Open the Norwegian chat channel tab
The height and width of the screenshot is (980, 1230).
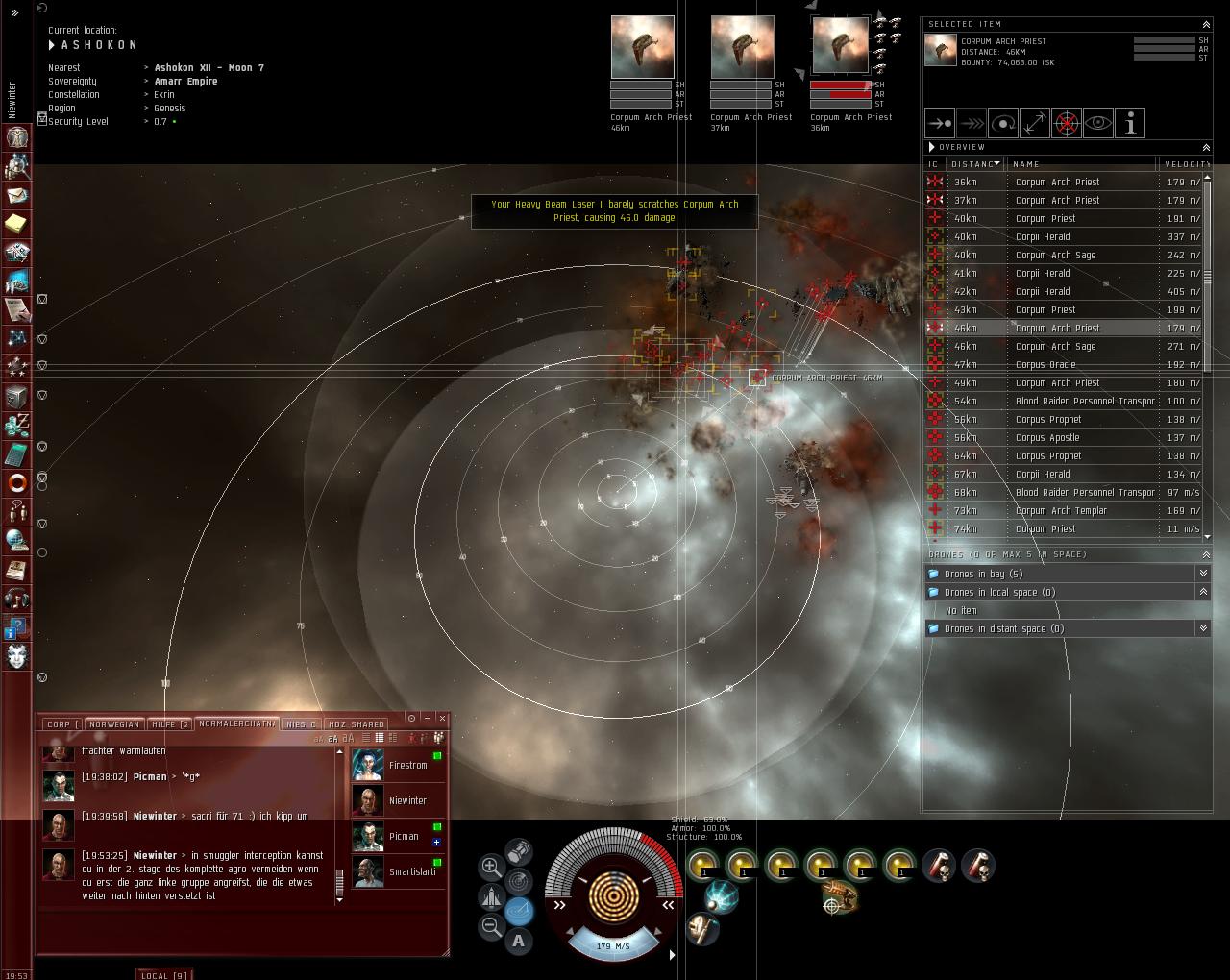114,724
